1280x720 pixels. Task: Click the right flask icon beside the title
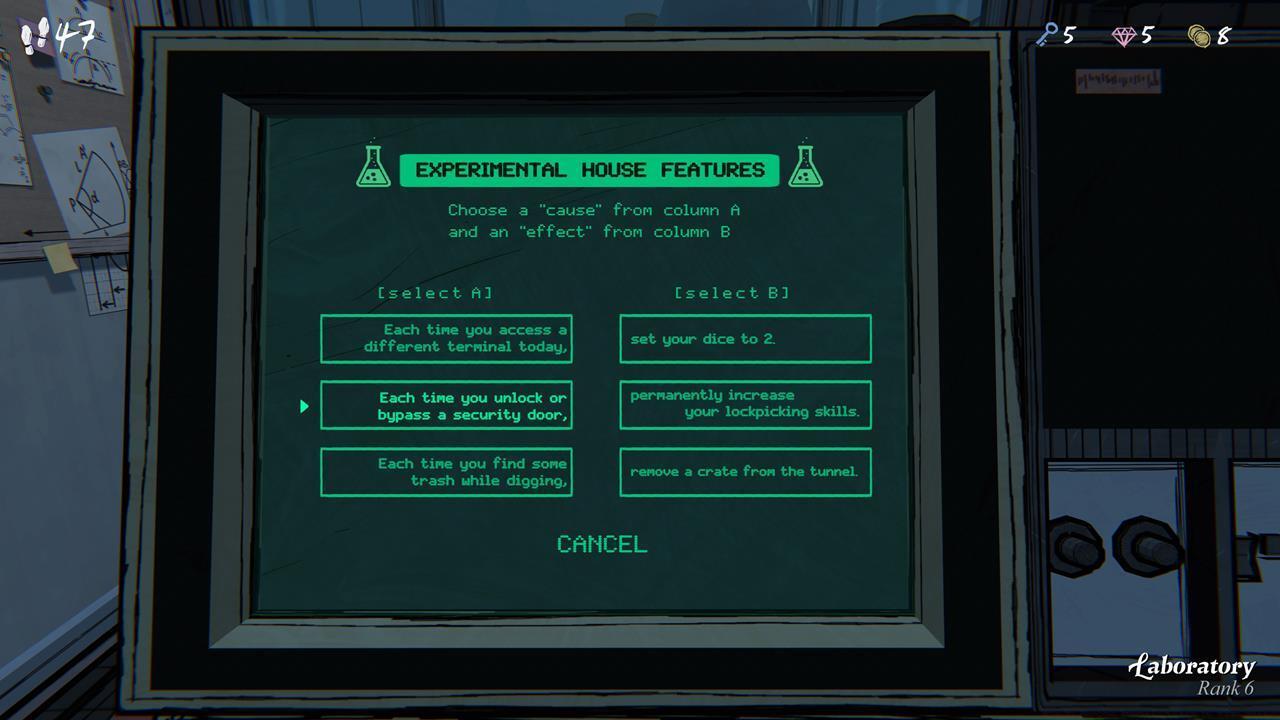pos(807,166)
